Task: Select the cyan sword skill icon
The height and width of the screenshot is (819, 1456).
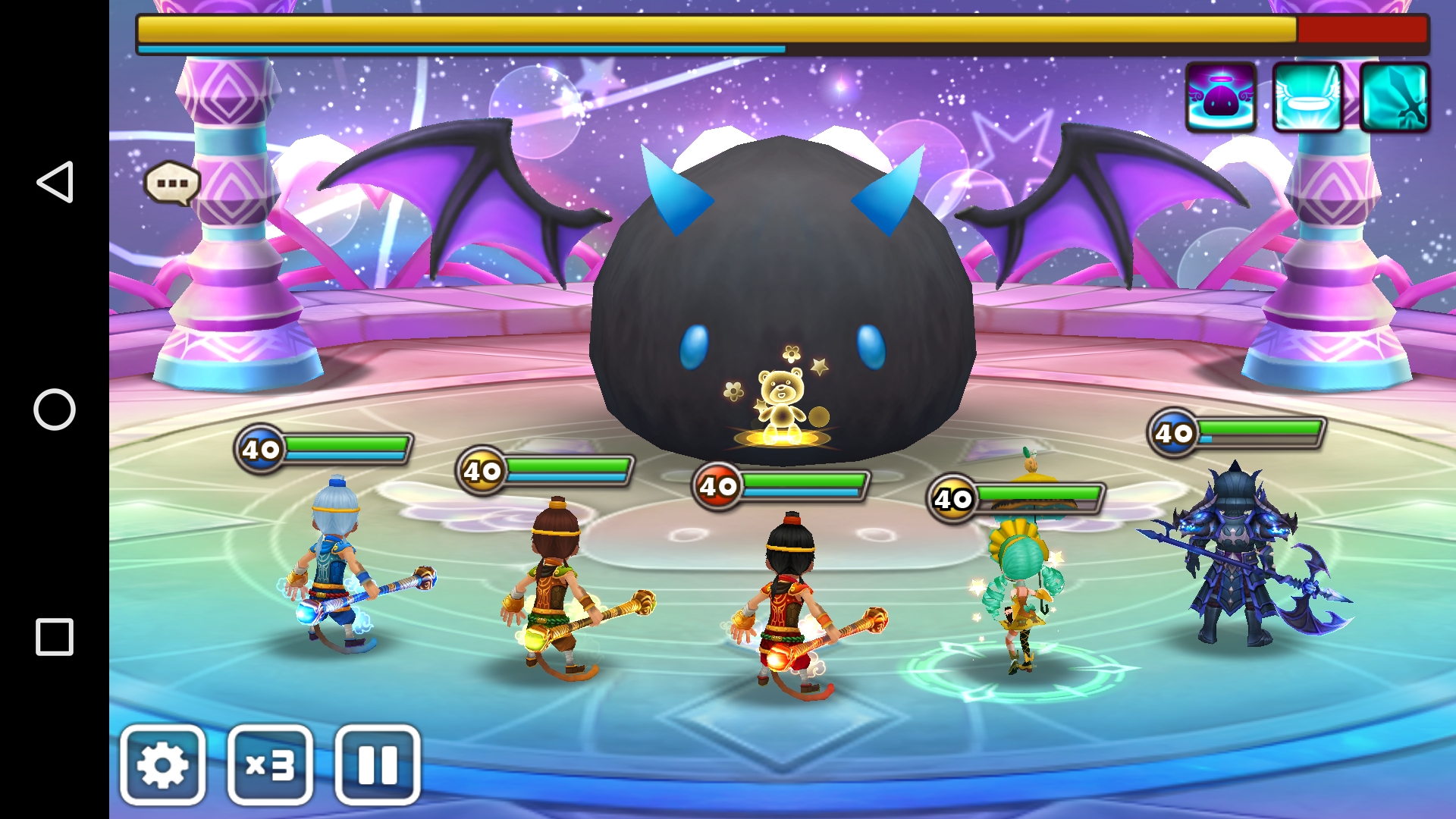Action: (1395, 98)
